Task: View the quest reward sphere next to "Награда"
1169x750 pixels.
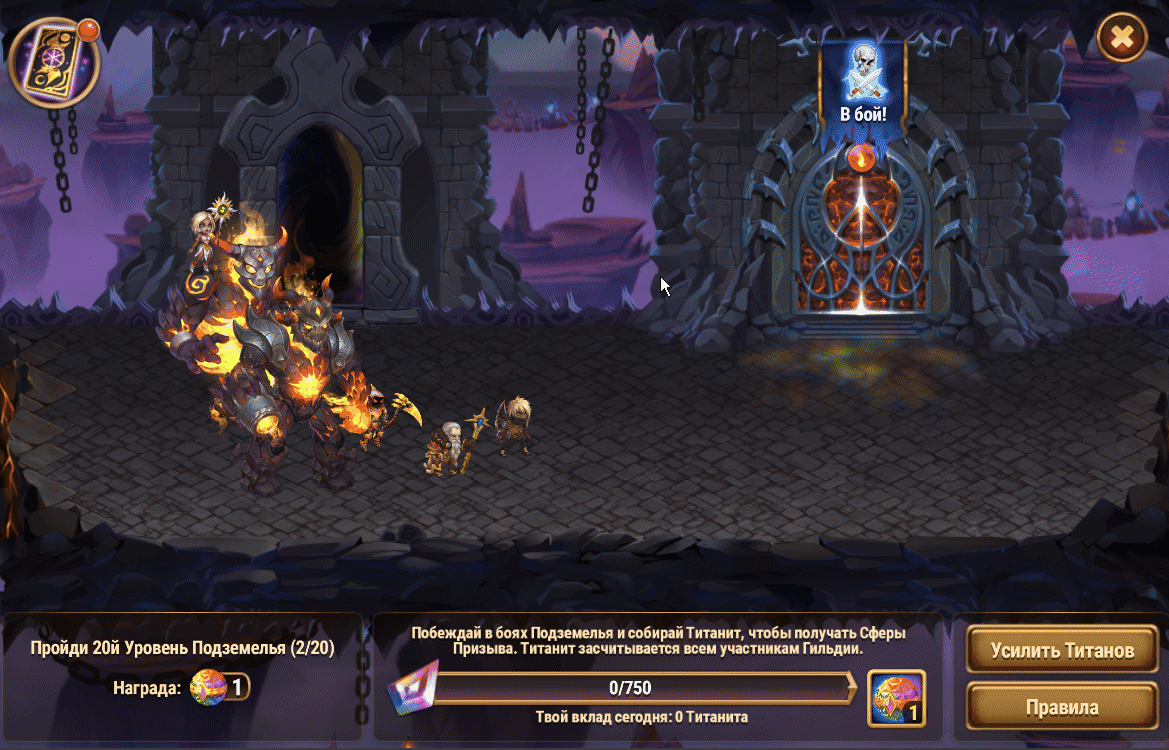Action: click(208, 687)
